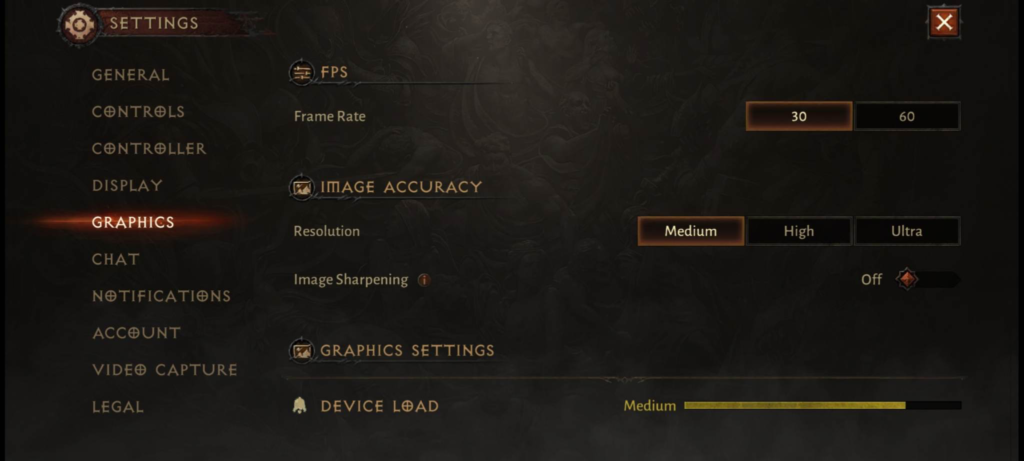
Task: Select High Resolution
Action: pos(799,231)
